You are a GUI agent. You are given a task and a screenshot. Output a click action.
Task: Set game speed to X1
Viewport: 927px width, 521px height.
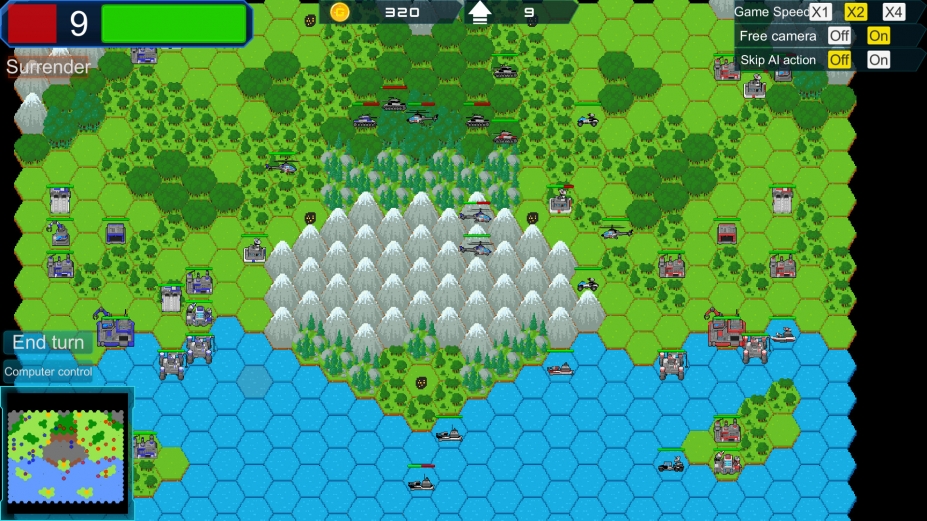point(820,12)
